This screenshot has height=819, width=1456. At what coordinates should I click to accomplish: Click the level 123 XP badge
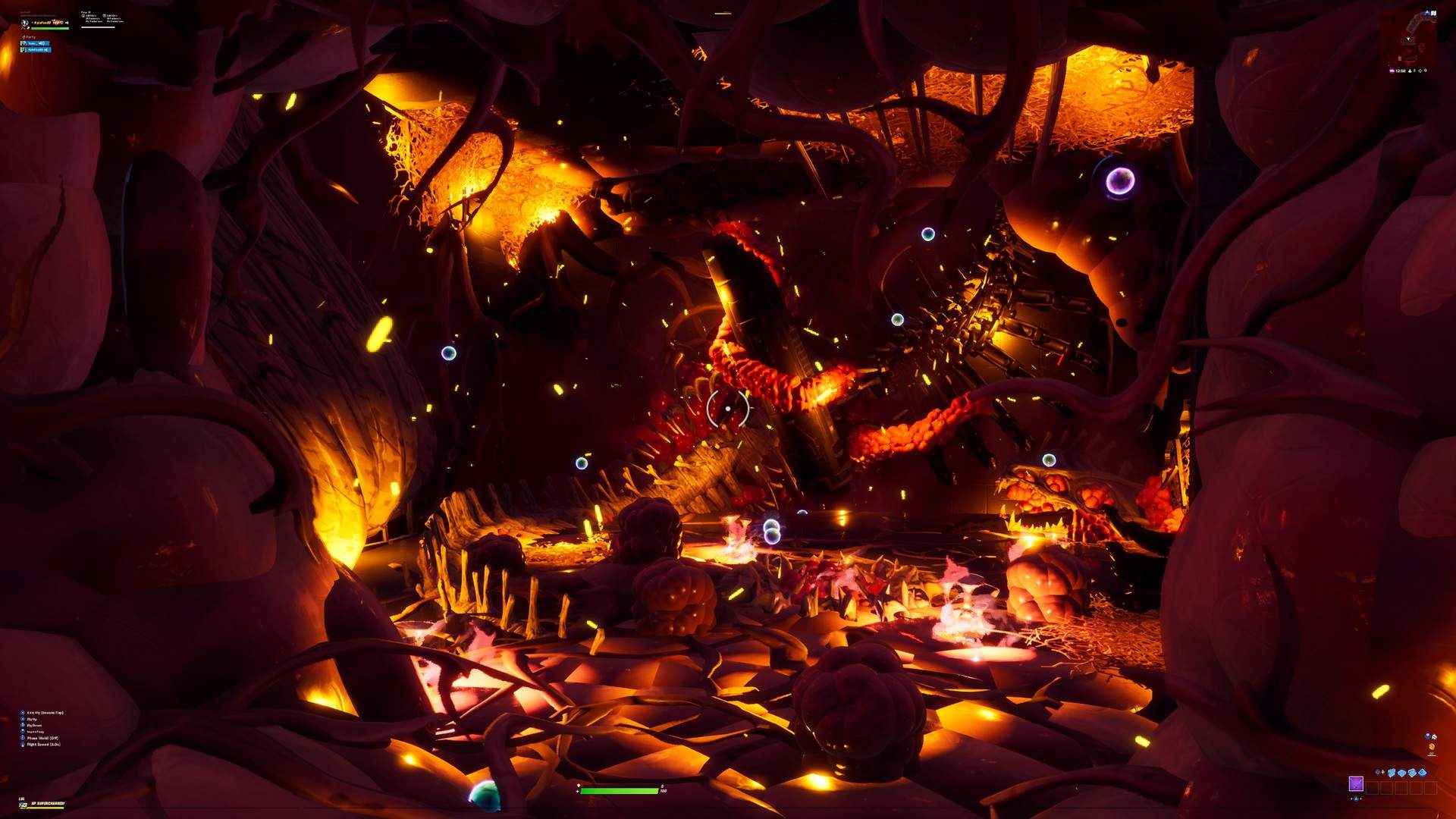tap(23, 805)
